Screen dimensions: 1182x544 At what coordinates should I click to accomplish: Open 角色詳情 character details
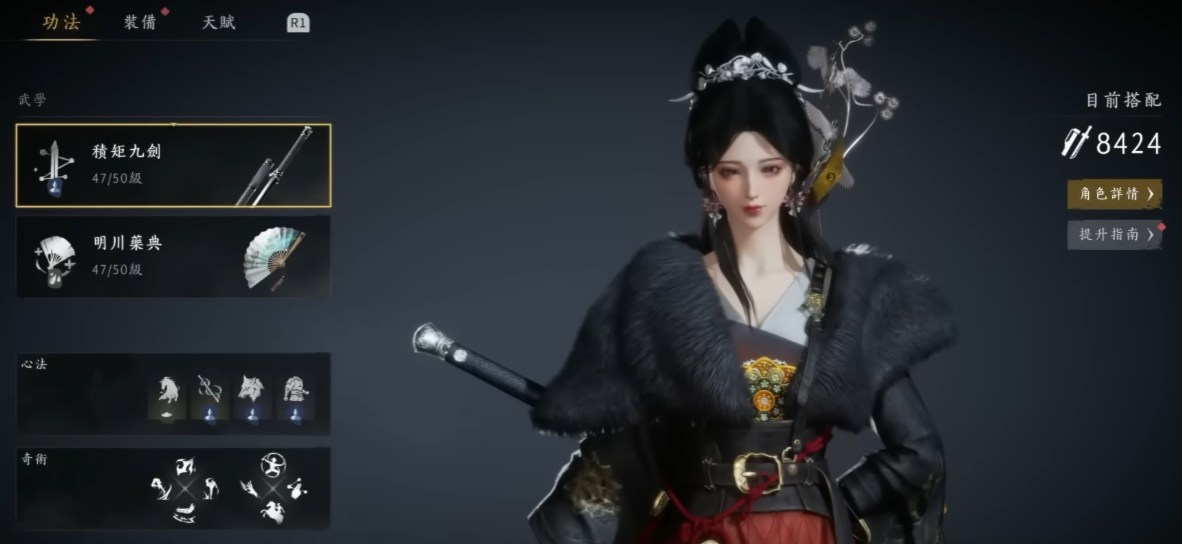1114,193
